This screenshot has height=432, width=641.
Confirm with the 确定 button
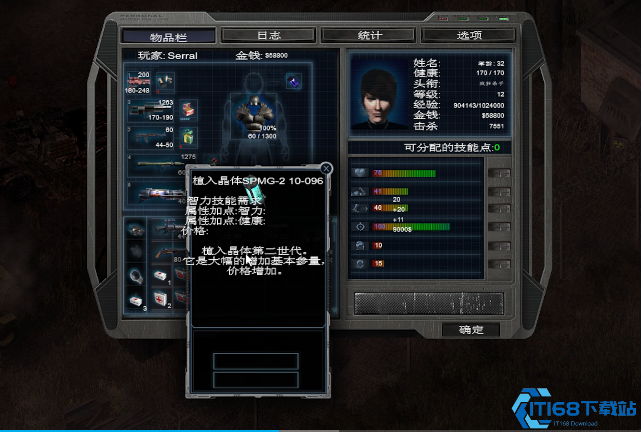coord(471,329)
